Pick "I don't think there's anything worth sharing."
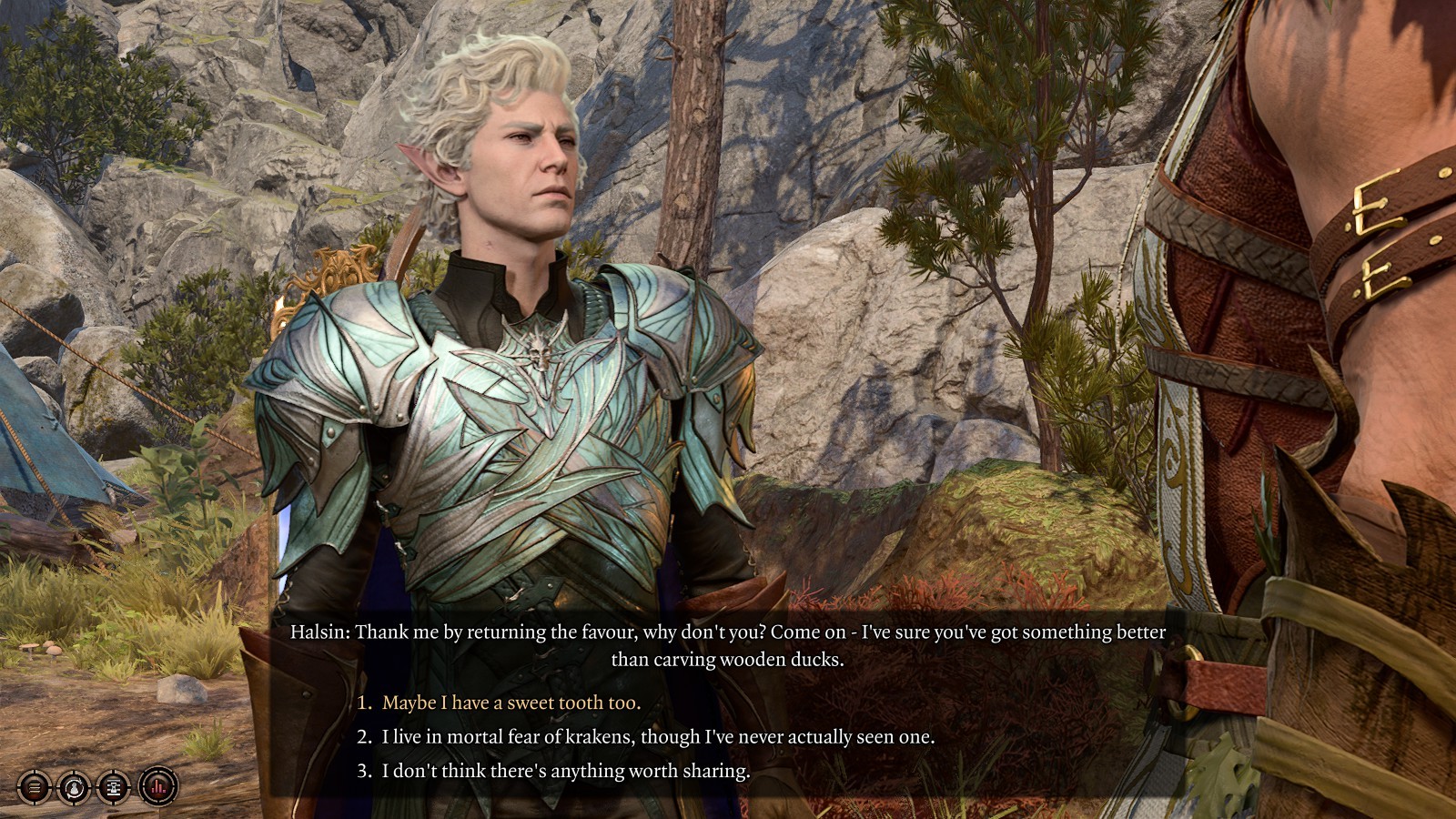The image size is (1456, 819). pos(565,771)
